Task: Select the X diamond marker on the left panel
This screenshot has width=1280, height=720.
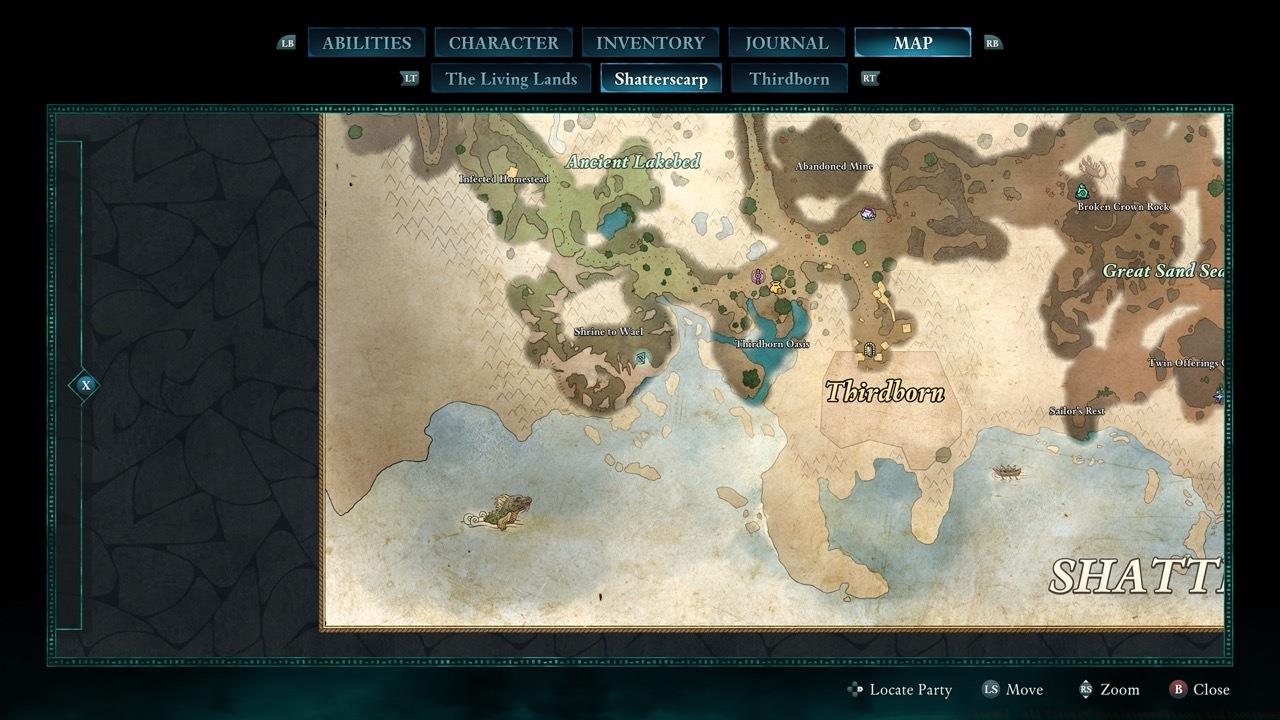Action: [83, 383]
